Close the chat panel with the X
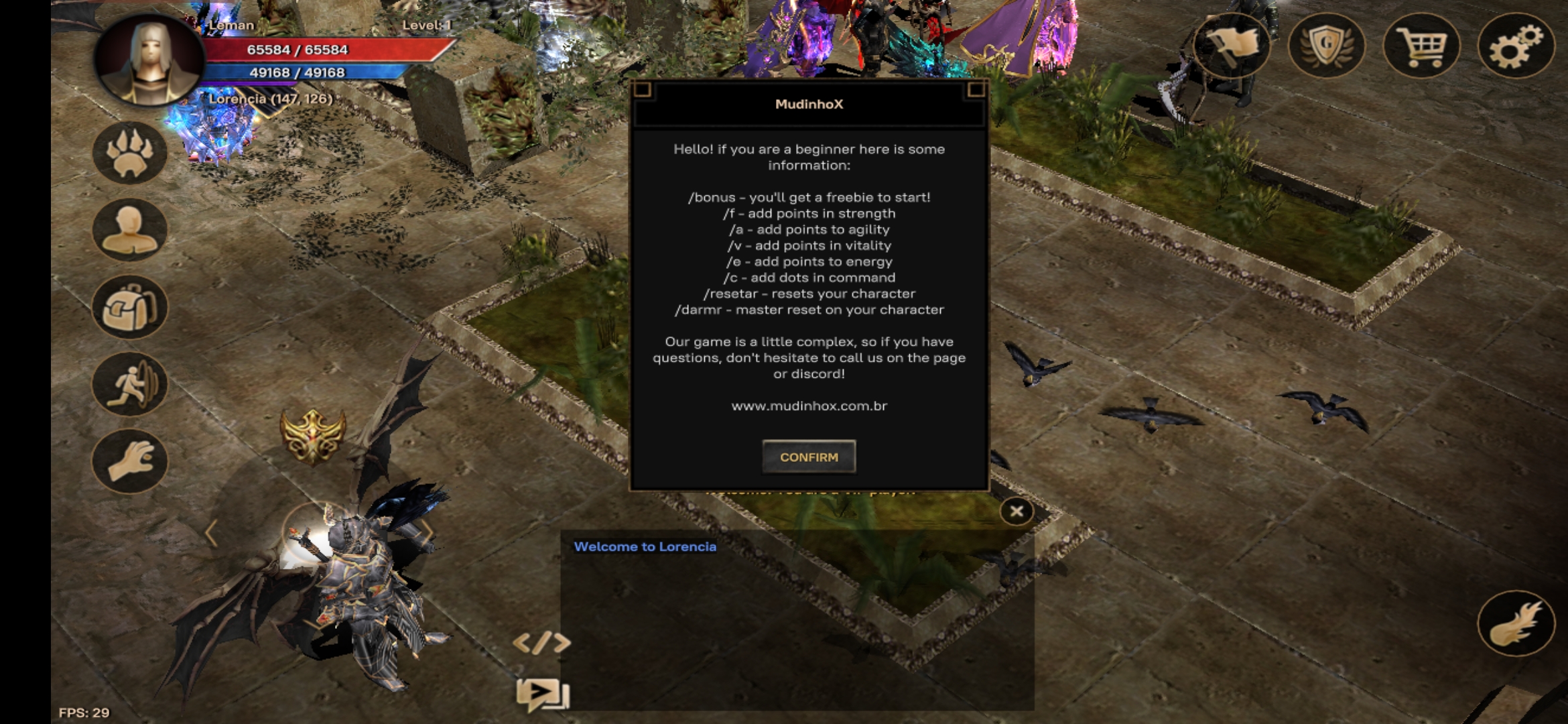 (x=1016, y=512)
